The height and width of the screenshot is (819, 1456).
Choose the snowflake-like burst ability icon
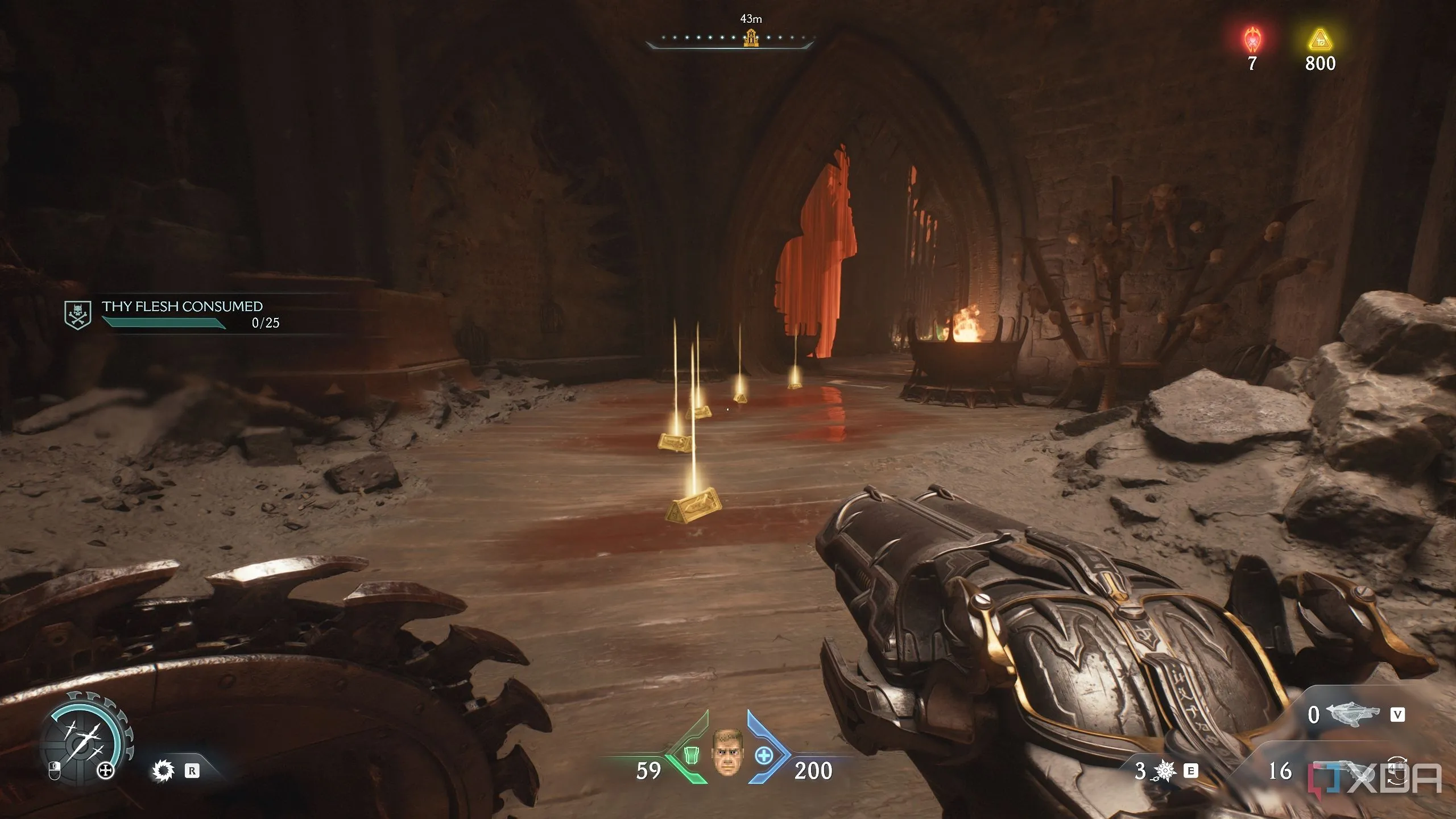tap(1164, 771)
